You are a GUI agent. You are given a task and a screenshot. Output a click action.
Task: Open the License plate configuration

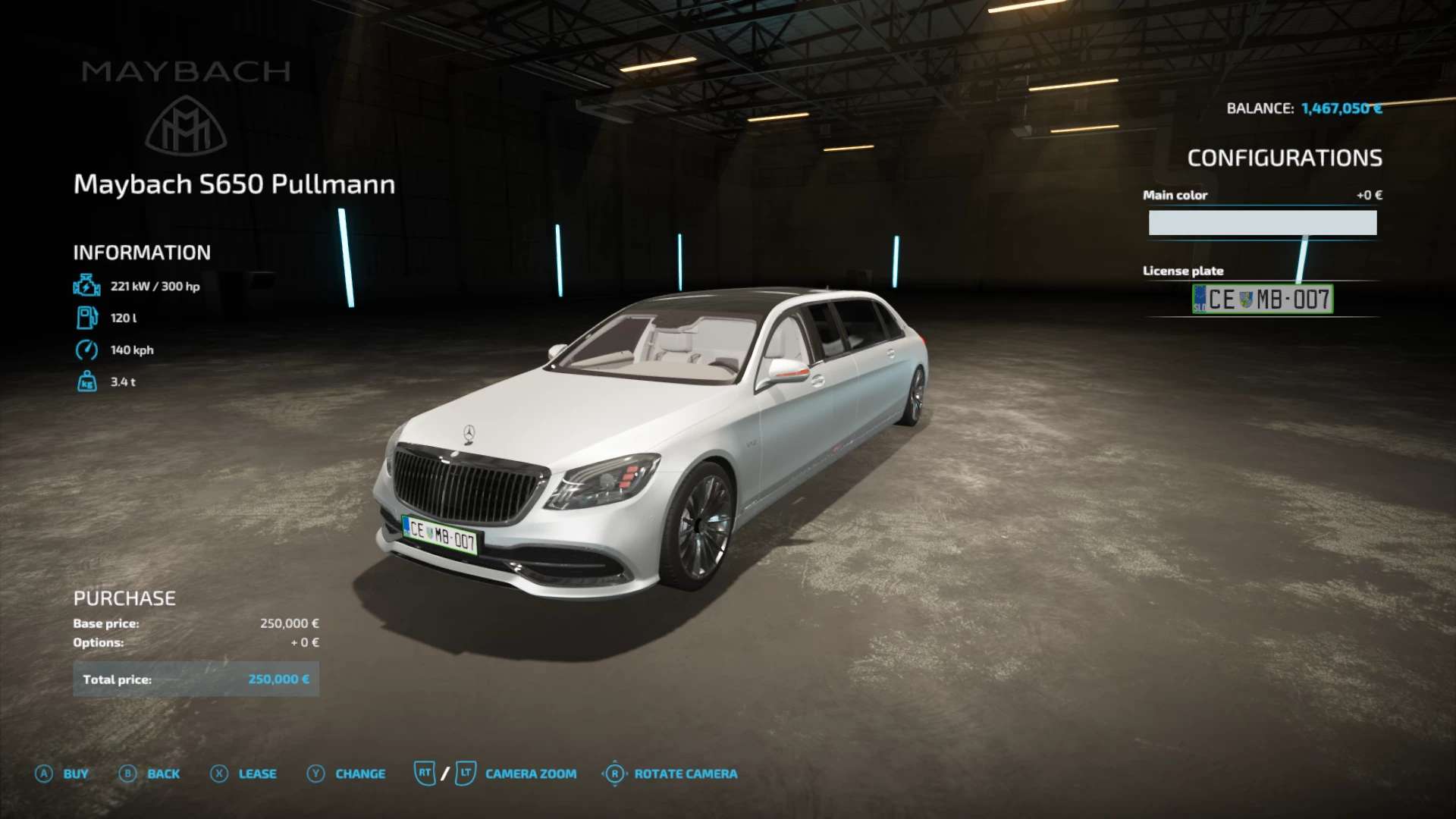[1262, 299]
